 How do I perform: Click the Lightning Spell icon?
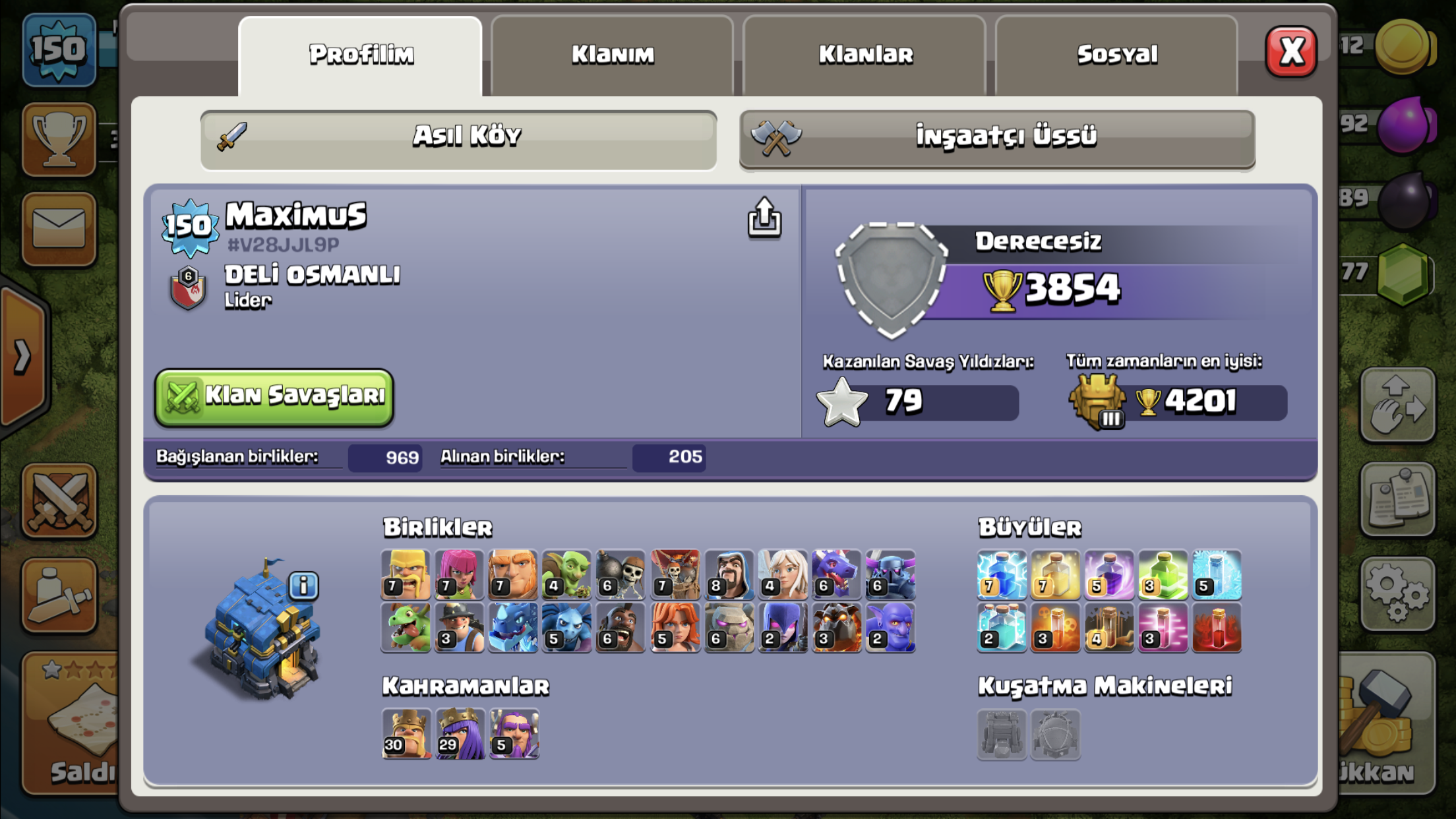[1002, 574]
